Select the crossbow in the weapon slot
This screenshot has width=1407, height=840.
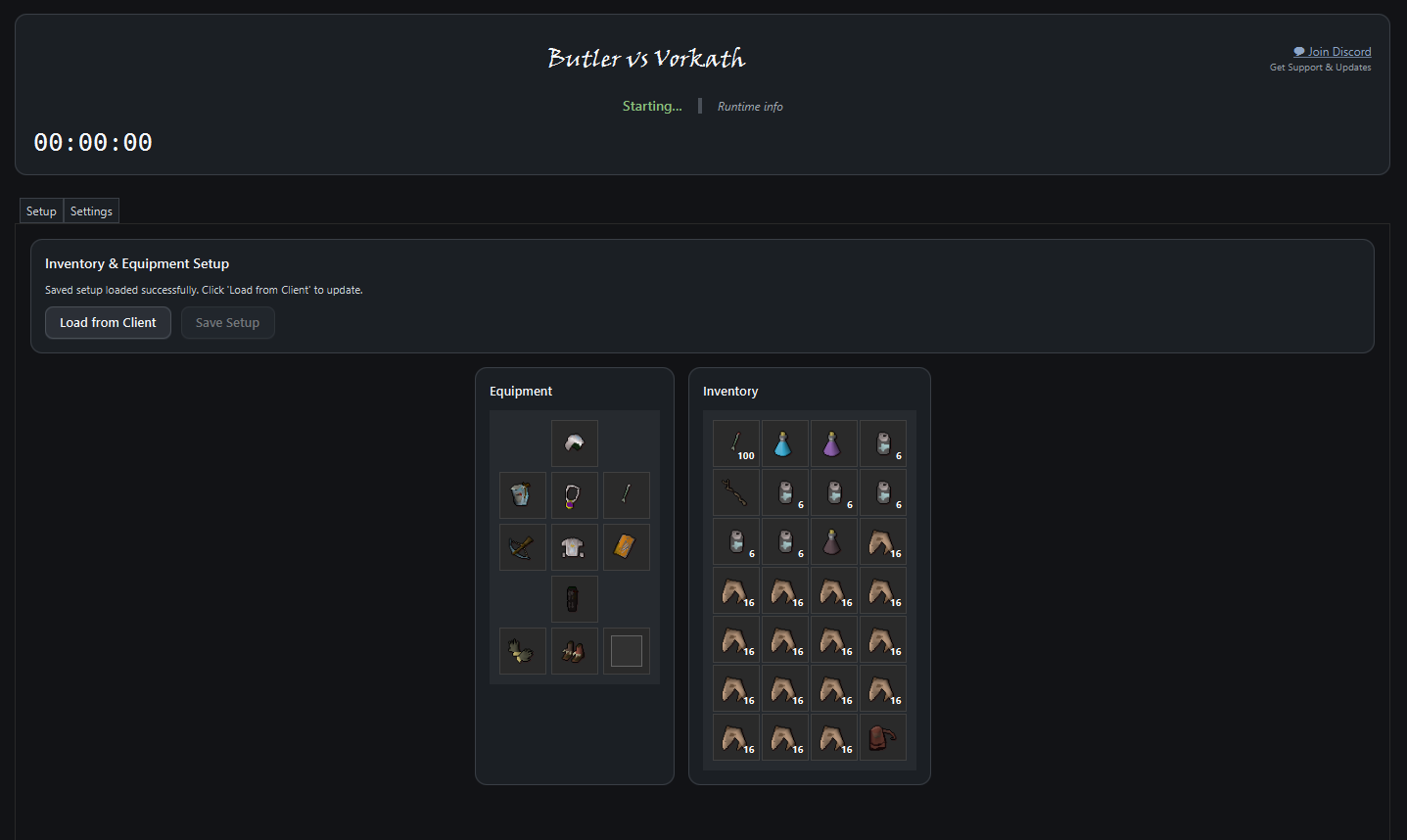click(x=522, y=547)
